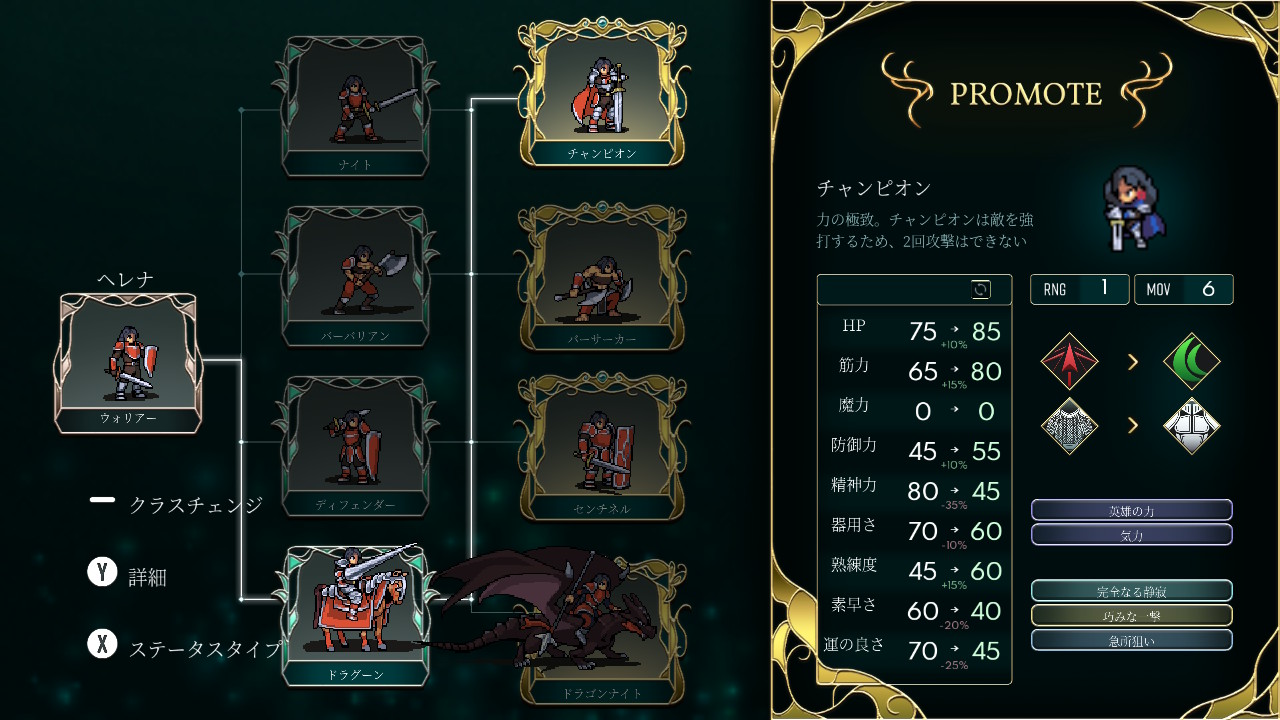Select the バーバリアン class node
This screenshot has width=1280, height=720.
[x=355, y=275]
